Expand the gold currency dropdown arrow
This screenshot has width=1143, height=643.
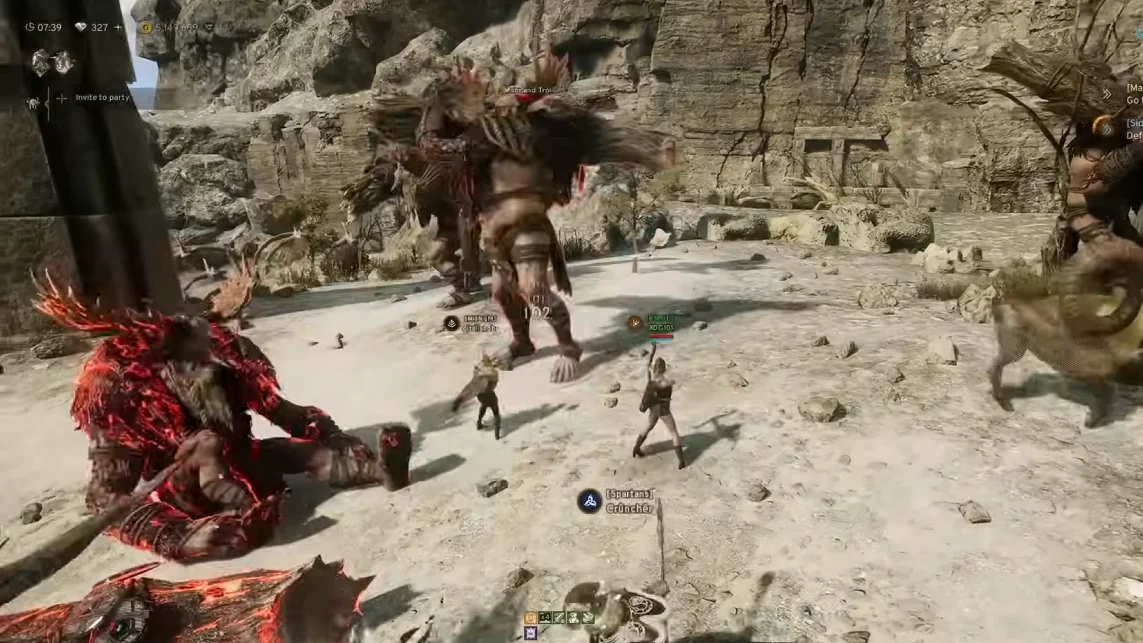(x=208, y=28)
